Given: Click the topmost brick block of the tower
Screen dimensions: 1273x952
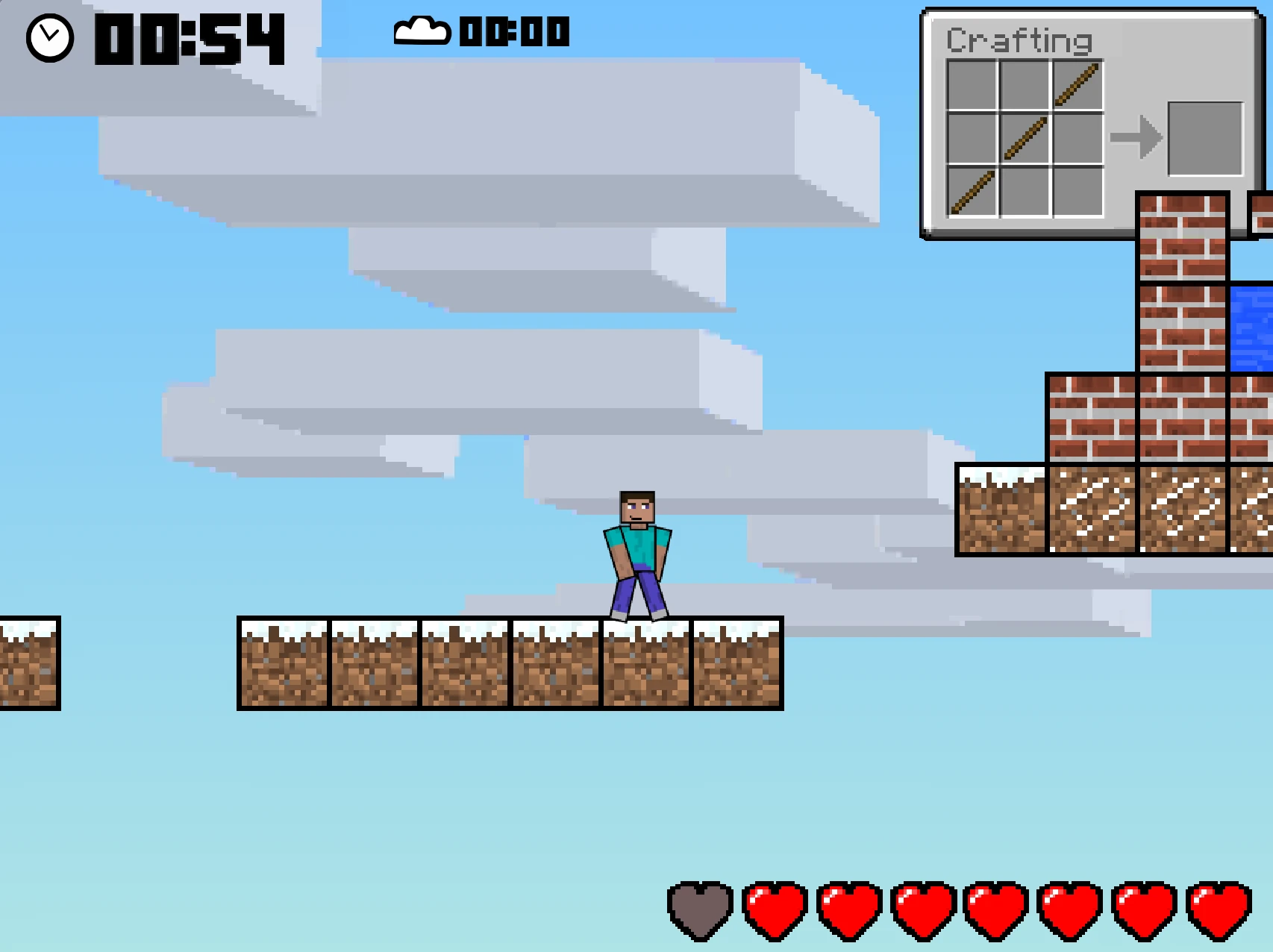Looking at the screenshot, I should click(1181, 239).
